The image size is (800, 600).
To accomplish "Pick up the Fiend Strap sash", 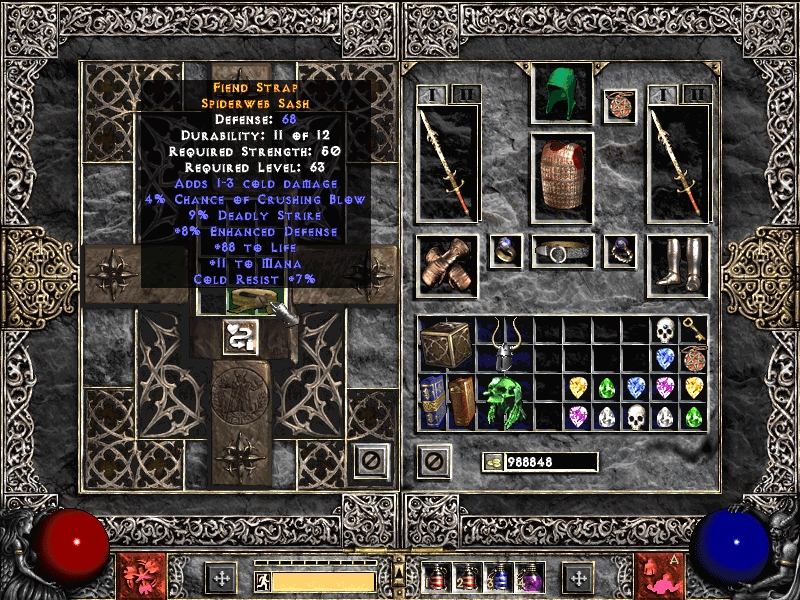I will [x=244, y=299].
